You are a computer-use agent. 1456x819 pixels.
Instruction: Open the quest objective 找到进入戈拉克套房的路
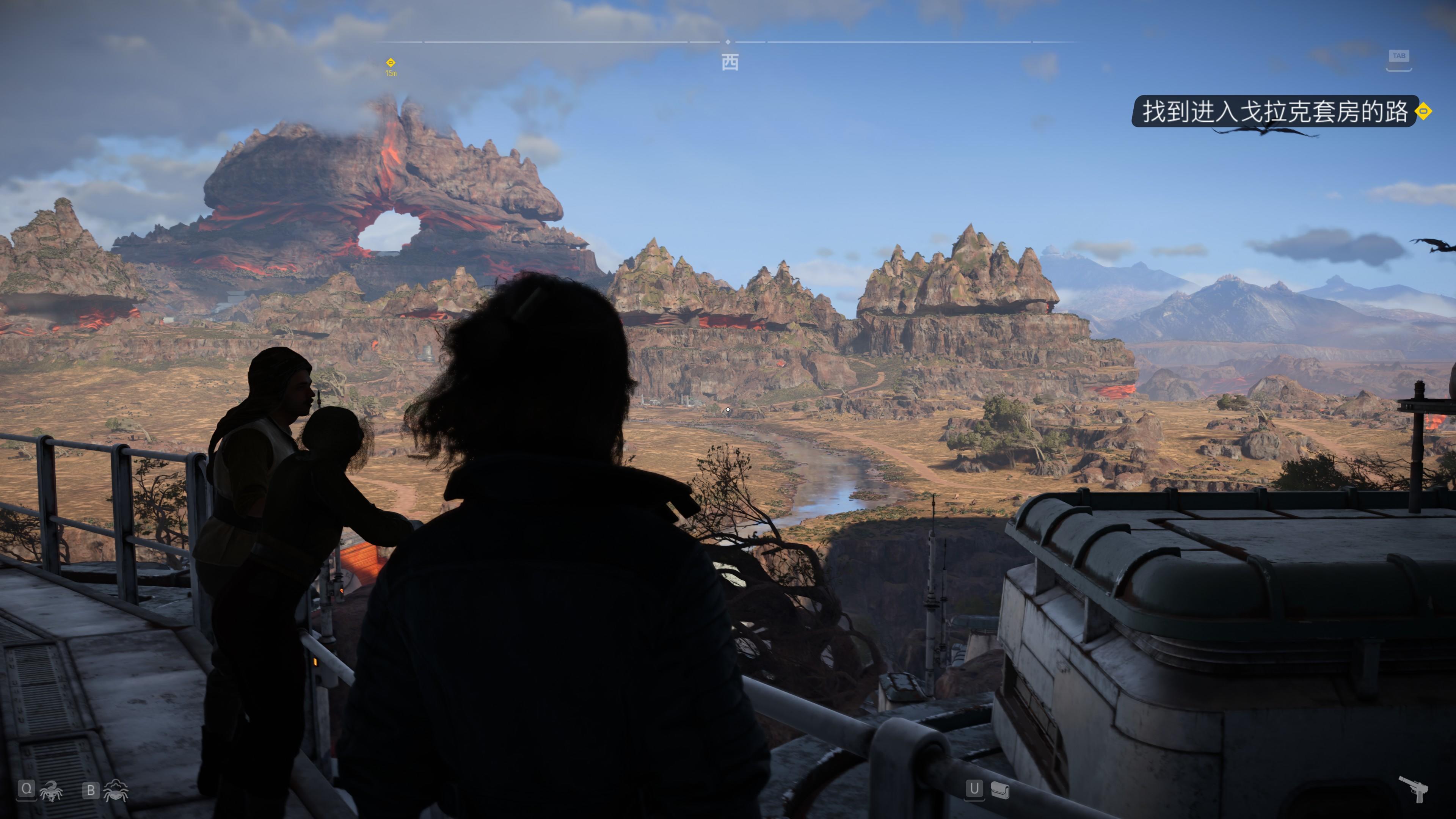pyautogui.click(x=1274, y=111)
